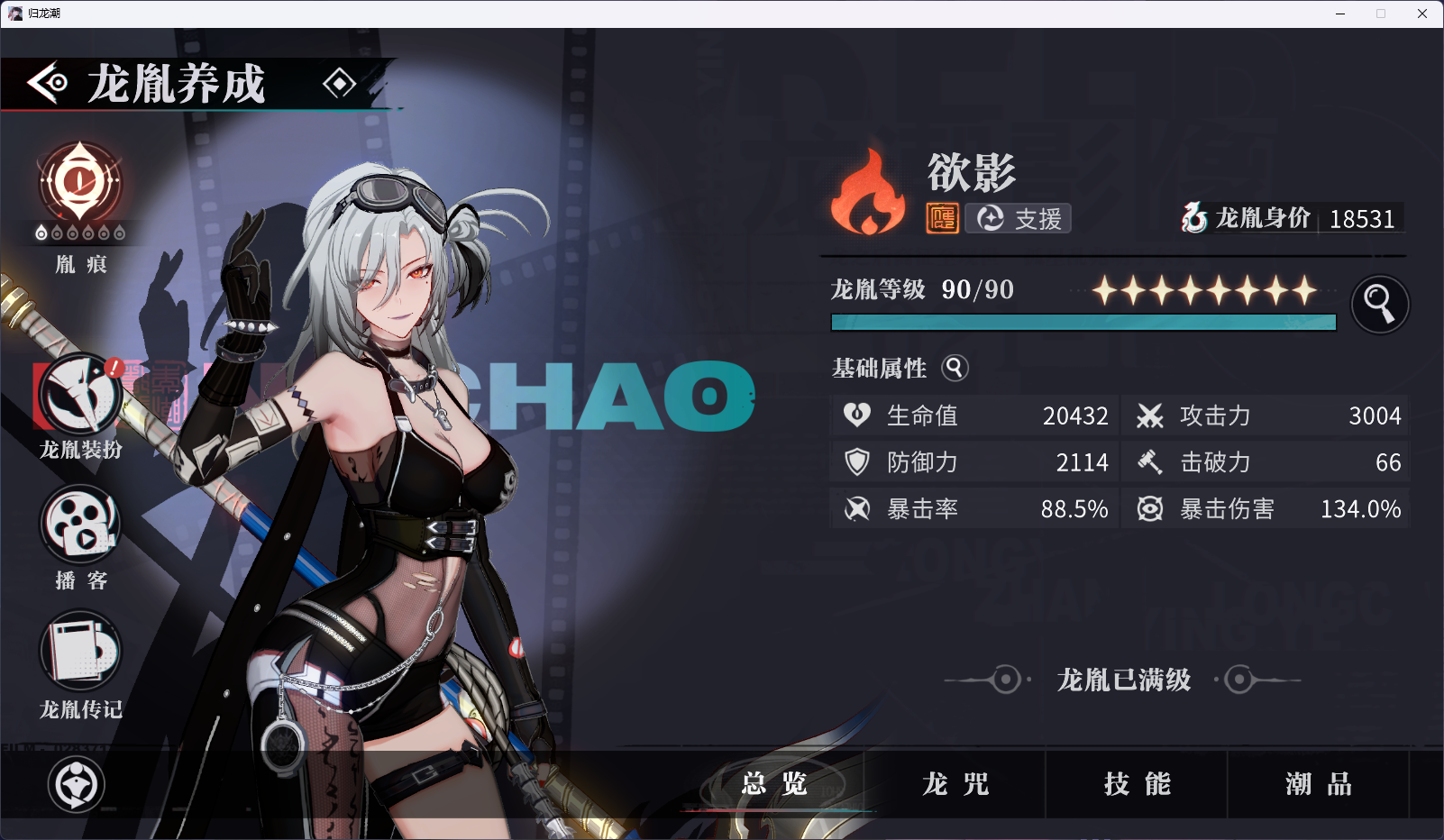The image size is (1444, 840).
Task: Click the level progress bar under 90/90
Action: 1082,322
